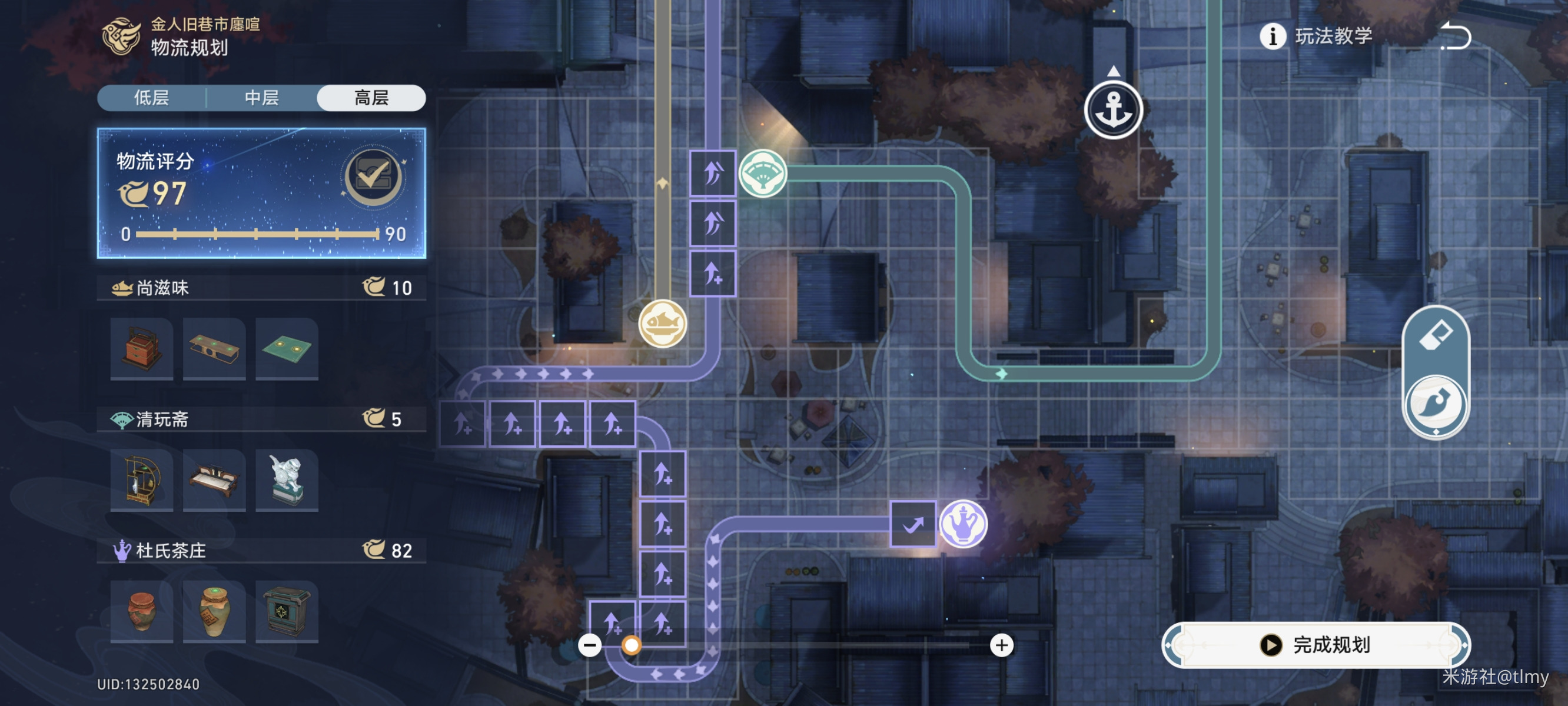The height and width of the screenshot is (706, 1568).
Task: Select the green fan shop map node
Action: (x=763, y=174)
